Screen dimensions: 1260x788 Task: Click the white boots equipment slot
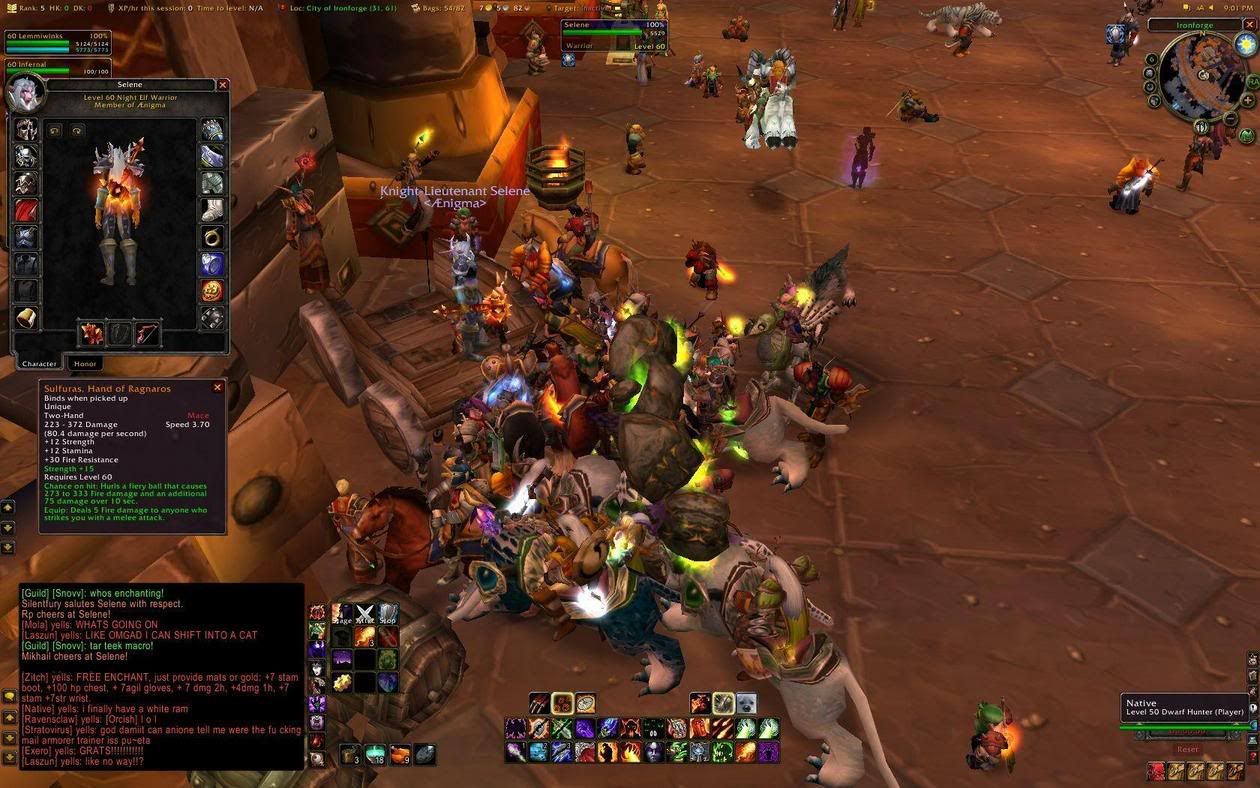tap(212, 210)
